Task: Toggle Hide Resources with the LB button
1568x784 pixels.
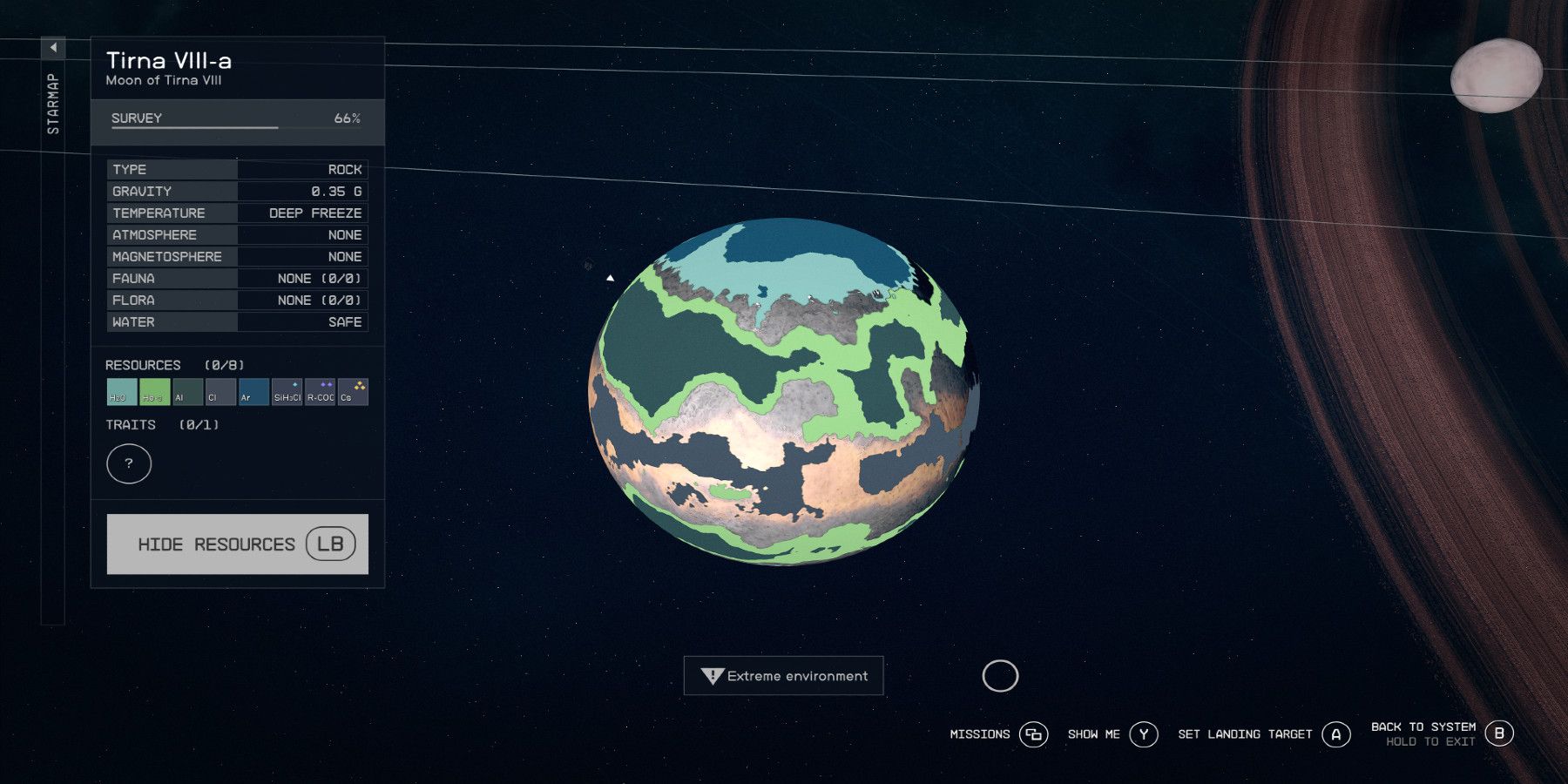Action: coord(237,544)
